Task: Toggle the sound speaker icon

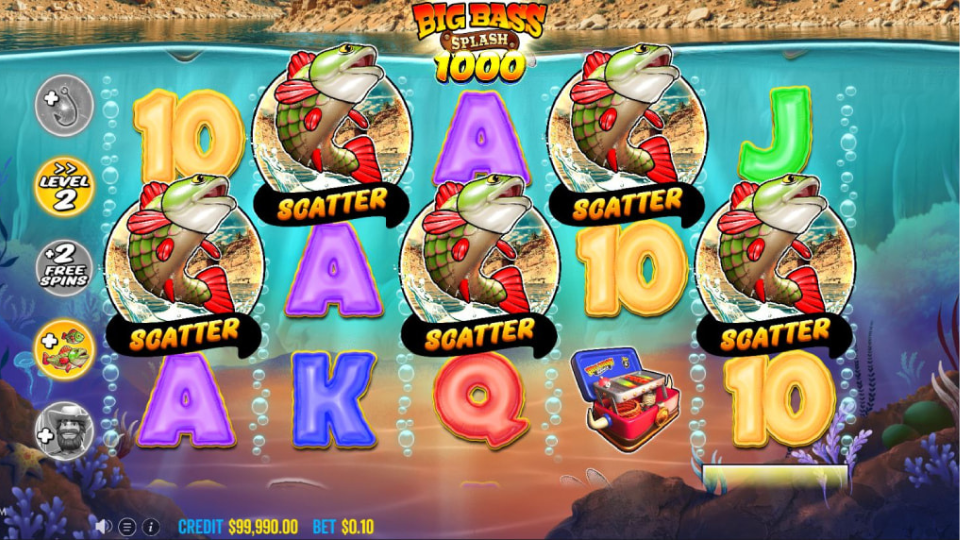Action: pyautogui.click(x=104, y=526)
